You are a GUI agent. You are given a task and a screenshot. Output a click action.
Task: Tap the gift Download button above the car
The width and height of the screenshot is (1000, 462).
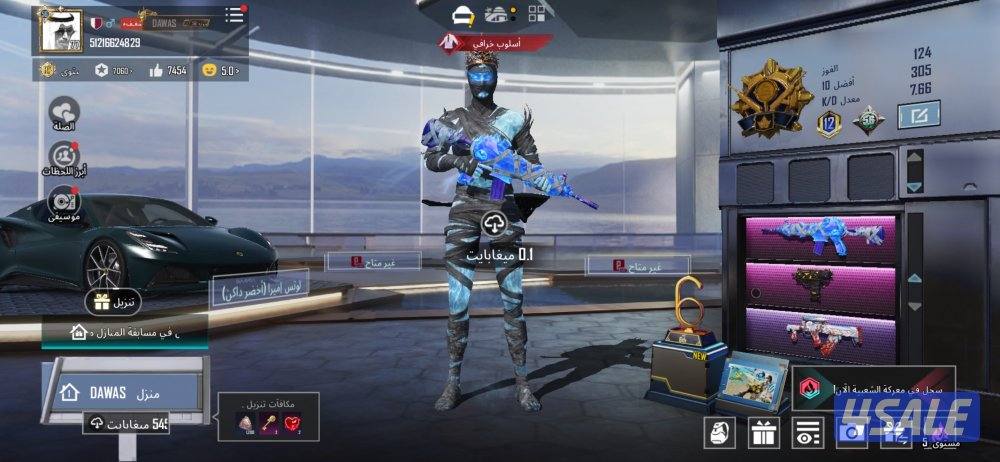112,302
